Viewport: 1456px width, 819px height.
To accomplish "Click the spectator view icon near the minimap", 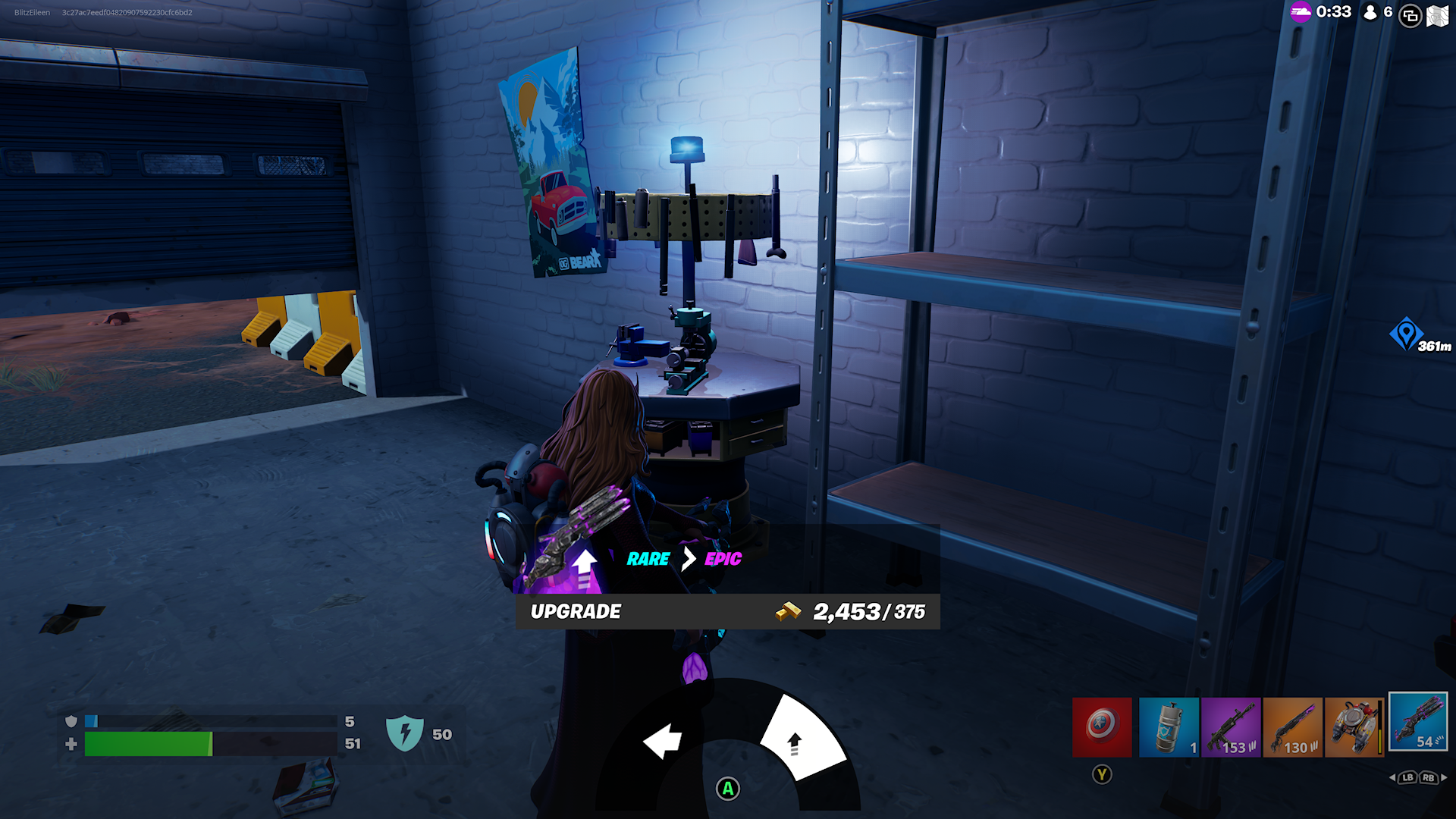I will click(1408, 14).
